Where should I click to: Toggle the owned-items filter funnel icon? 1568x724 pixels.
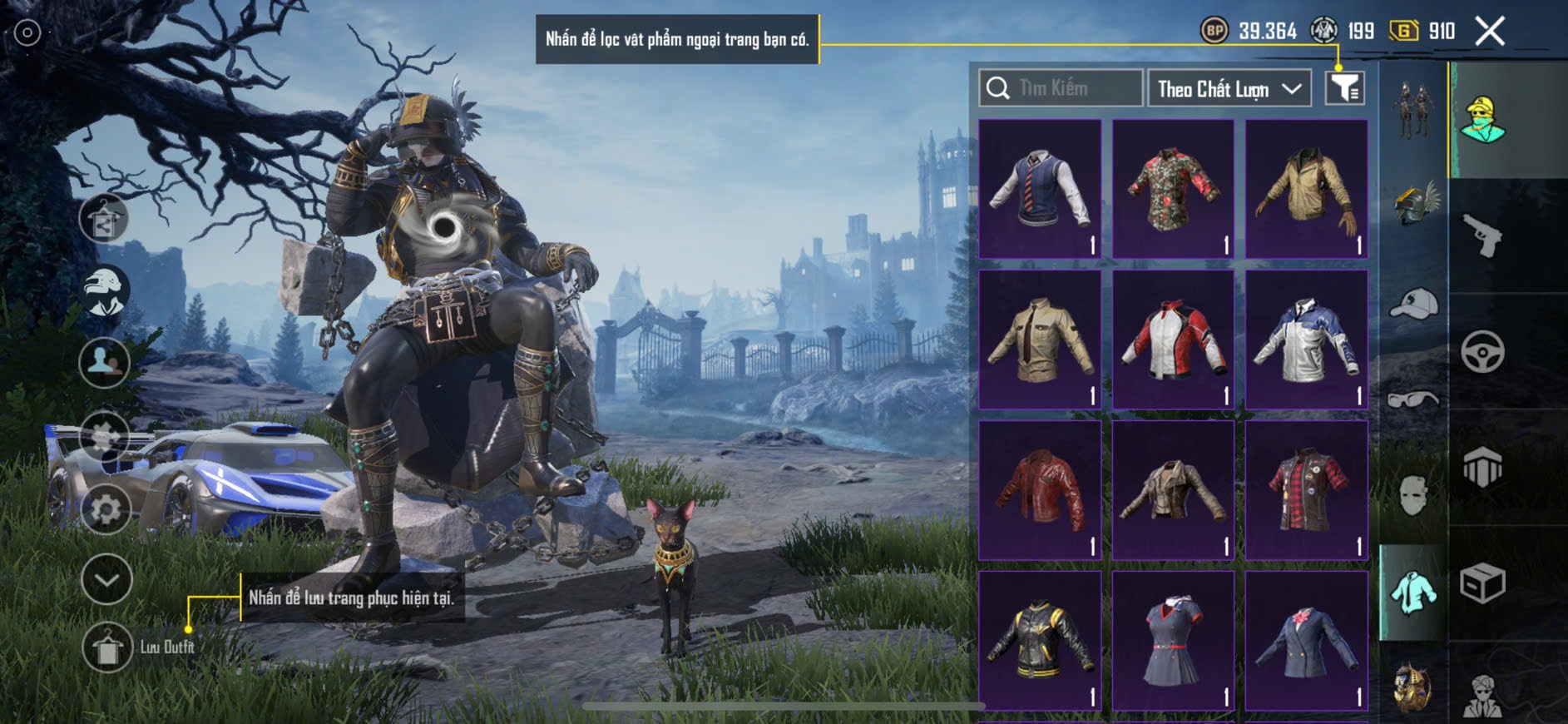[x=1344, y=88]
